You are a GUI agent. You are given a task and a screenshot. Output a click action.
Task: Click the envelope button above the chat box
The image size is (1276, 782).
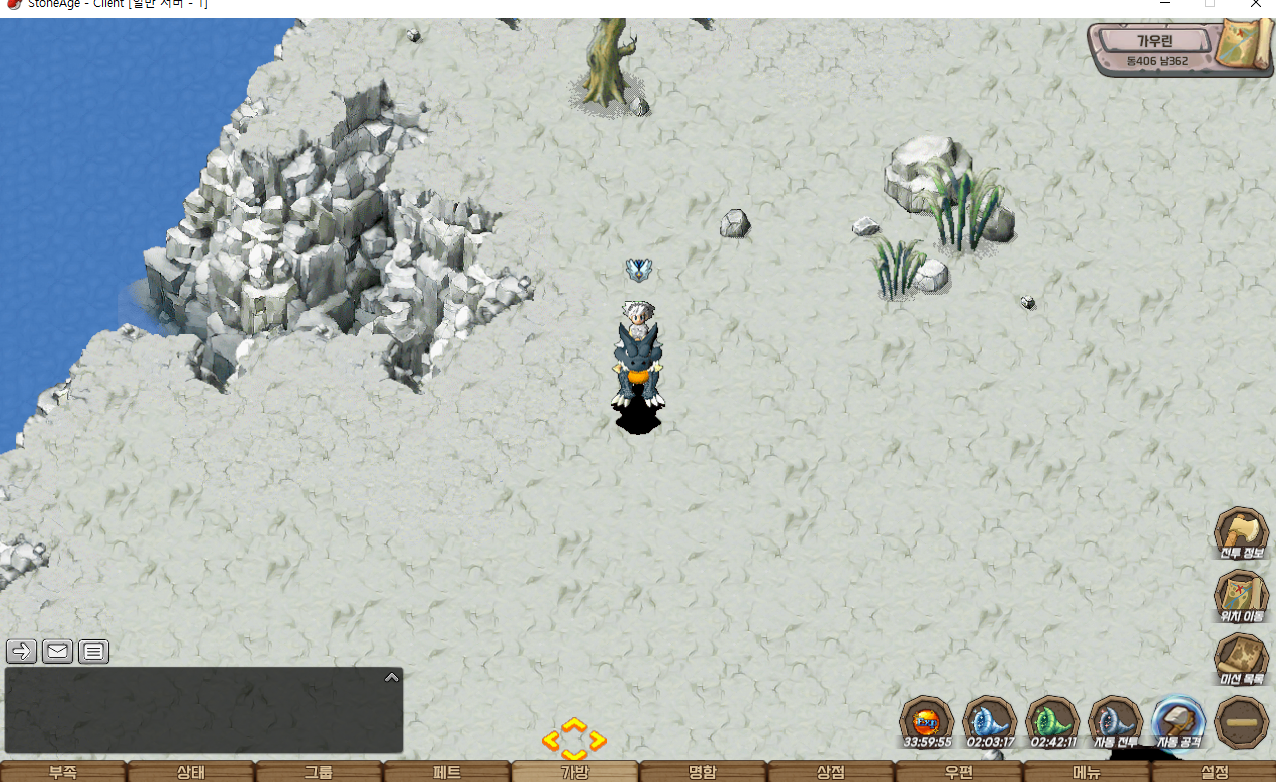(58, 652)
